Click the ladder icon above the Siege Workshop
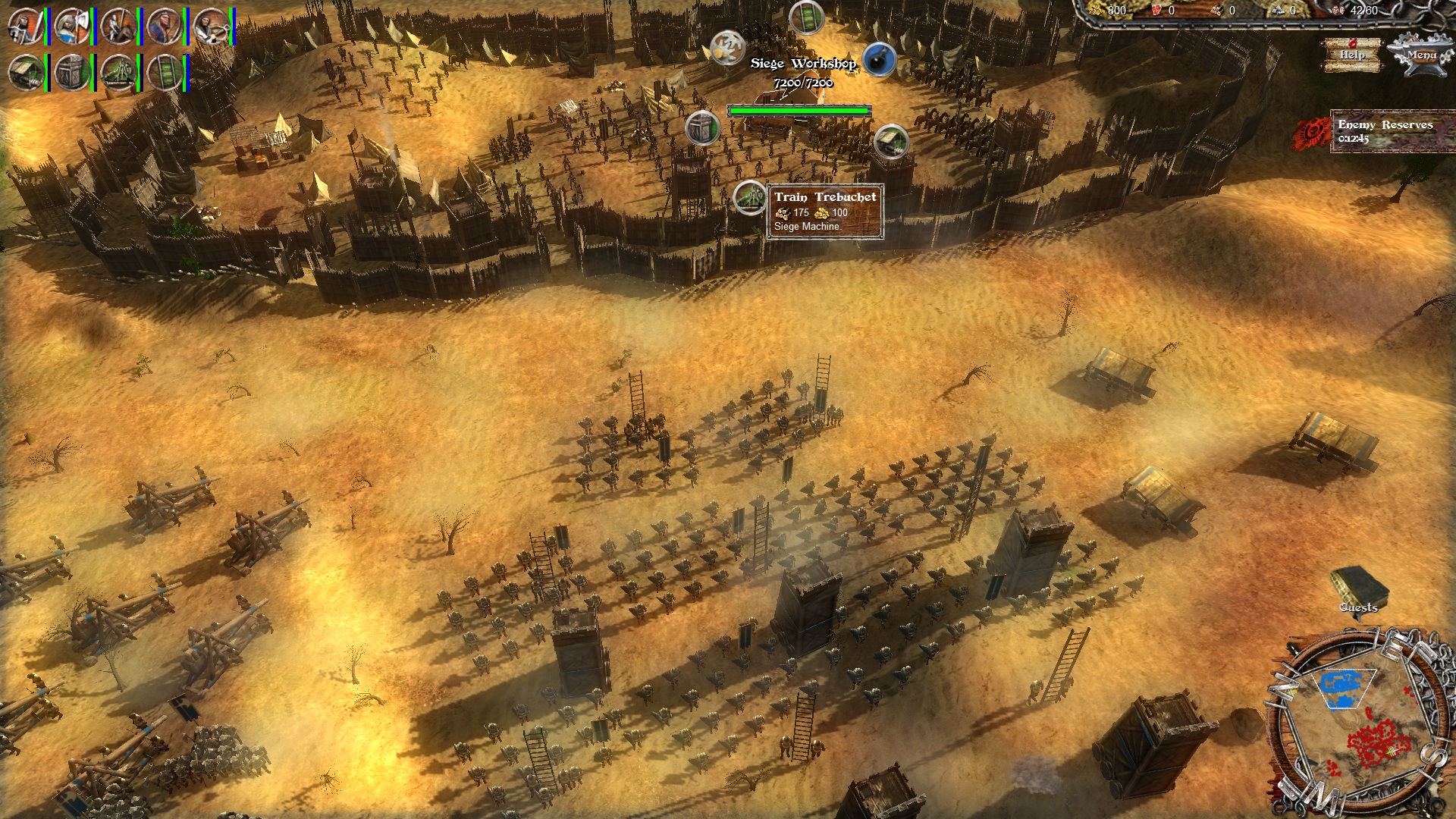The height and width of the screenshot is (819, 1456). pos(806,17)
